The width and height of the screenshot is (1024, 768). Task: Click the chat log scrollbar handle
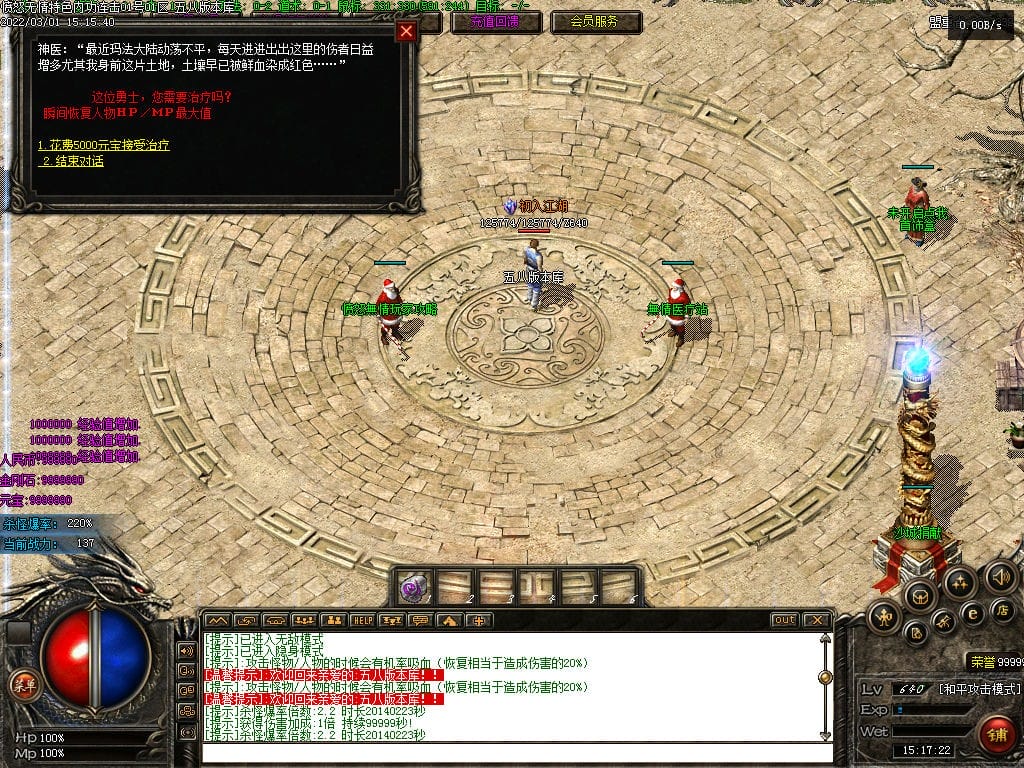[825, 677]
